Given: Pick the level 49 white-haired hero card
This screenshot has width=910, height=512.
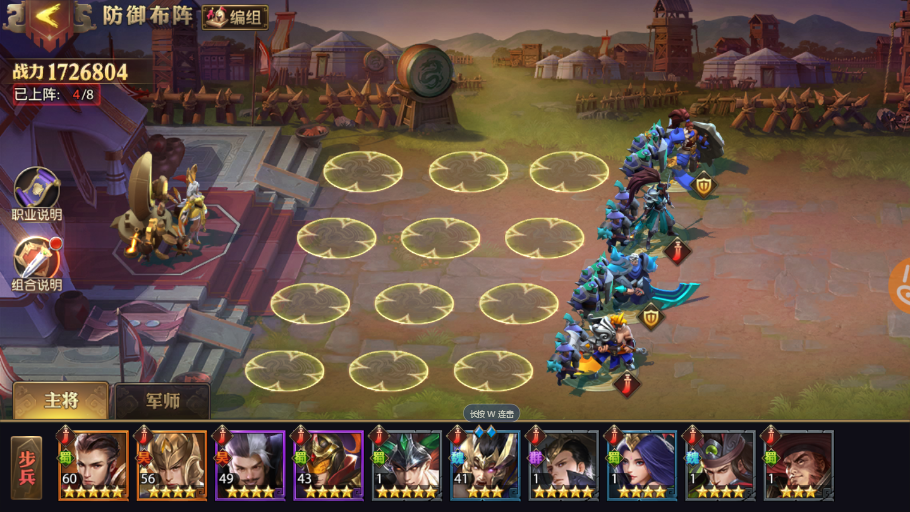Looking at the screenshot, I should pyautogui.click(x=250, y=465).
